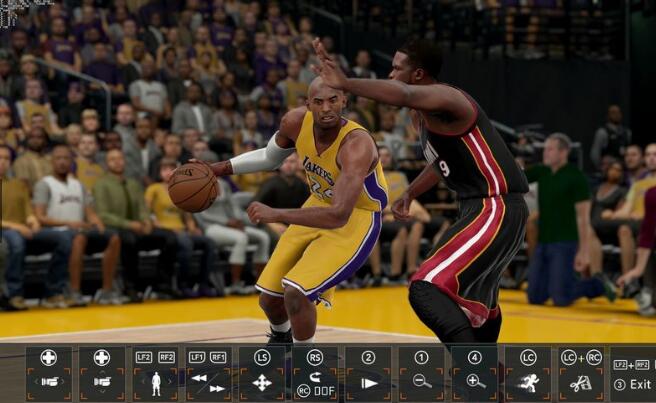Exit the replay view
The width and height of the screenshot is (656, 403).
point(632,384)
